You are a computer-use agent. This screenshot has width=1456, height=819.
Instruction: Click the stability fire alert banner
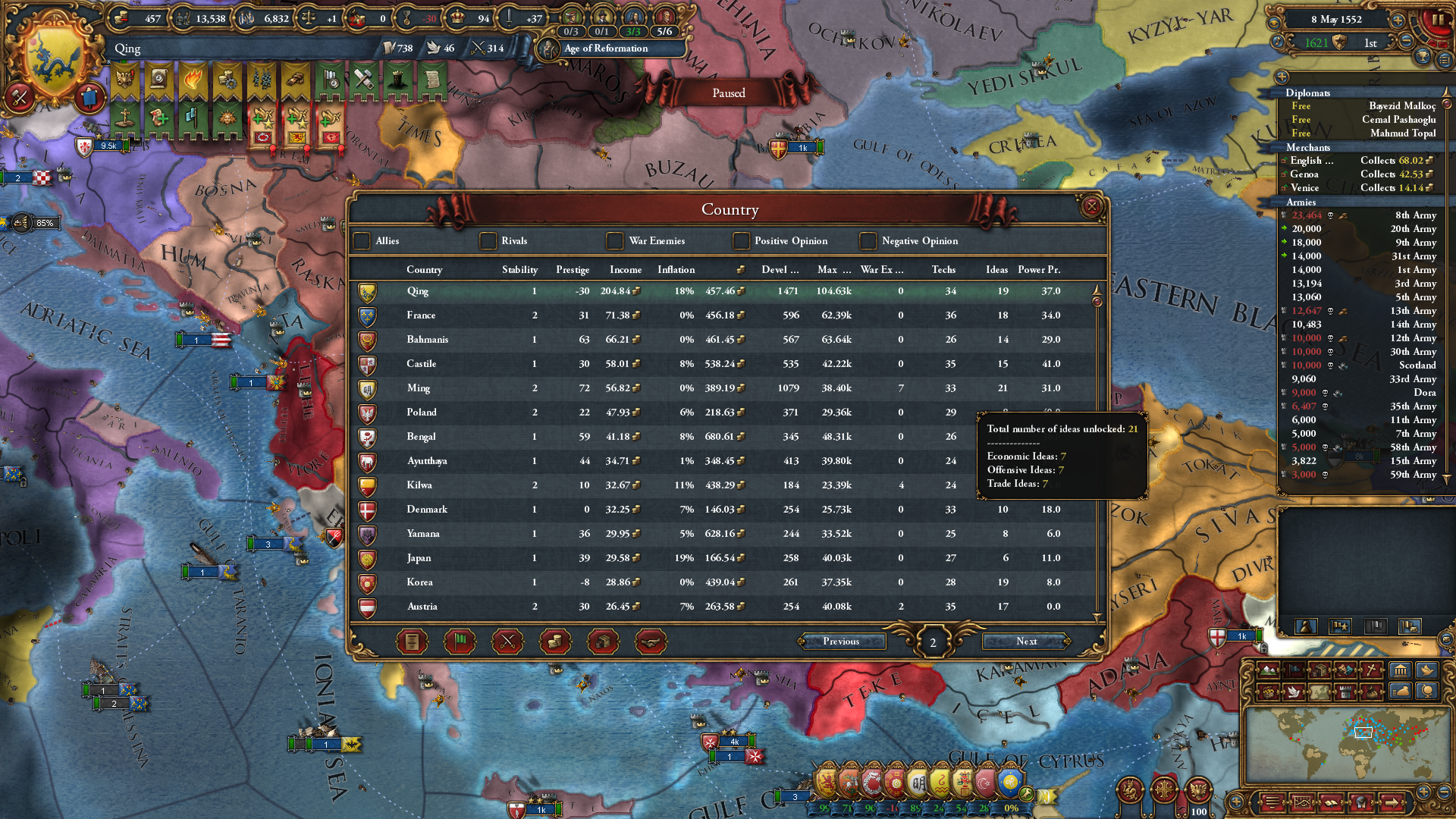[192, 81]
